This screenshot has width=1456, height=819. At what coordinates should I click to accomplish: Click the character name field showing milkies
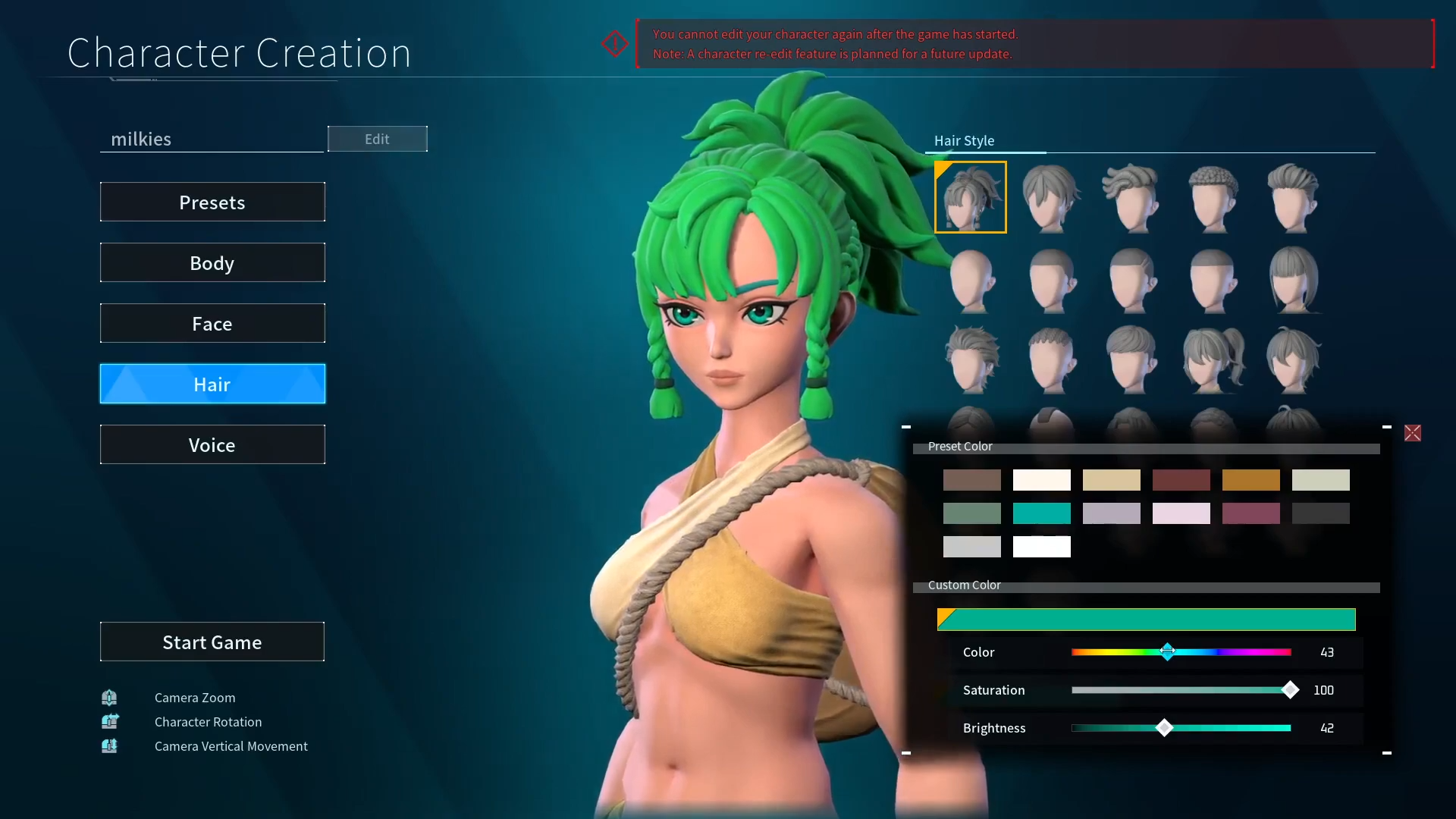point(212,139)
